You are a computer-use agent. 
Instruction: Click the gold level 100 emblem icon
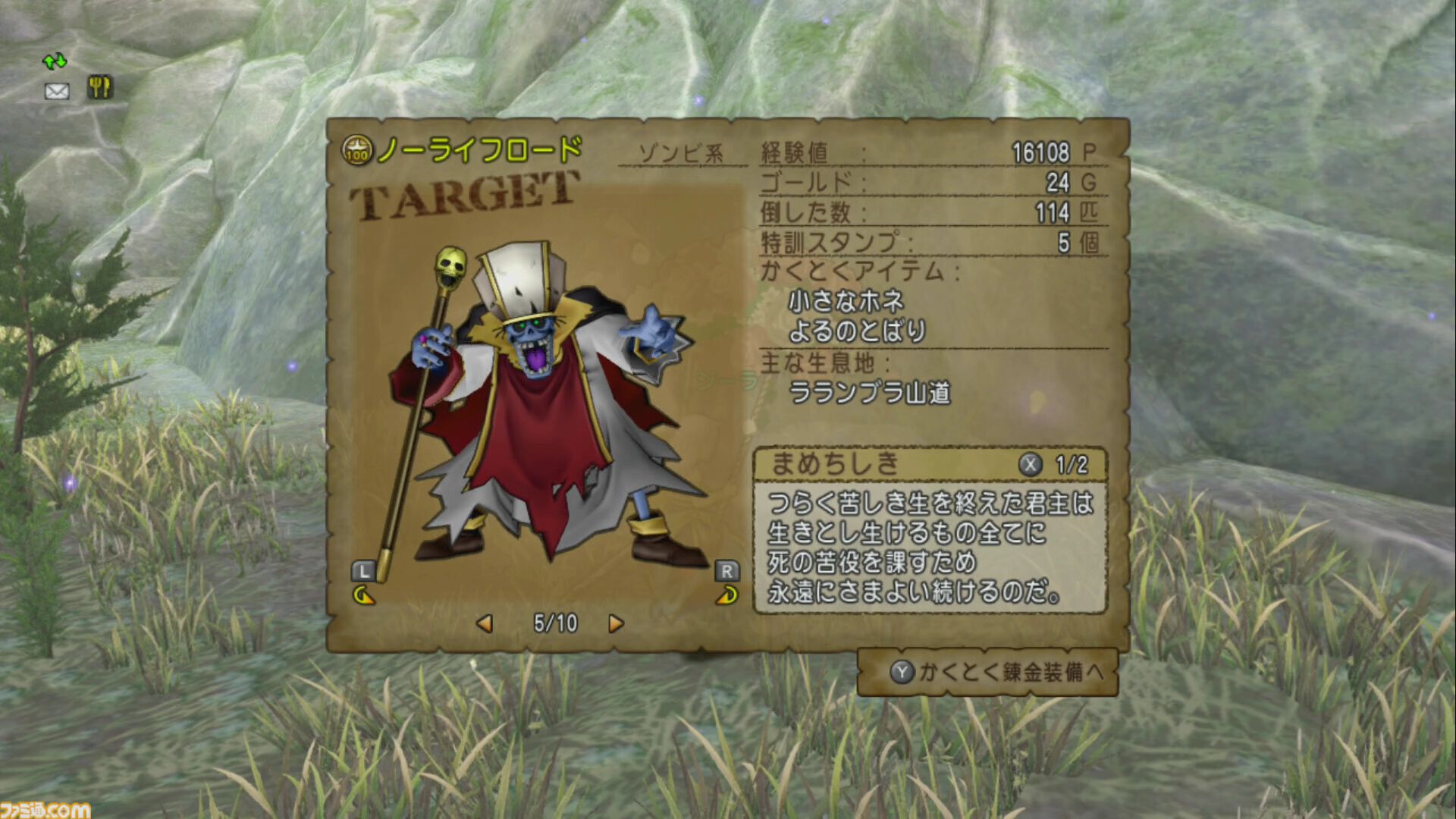click(356, 149)
